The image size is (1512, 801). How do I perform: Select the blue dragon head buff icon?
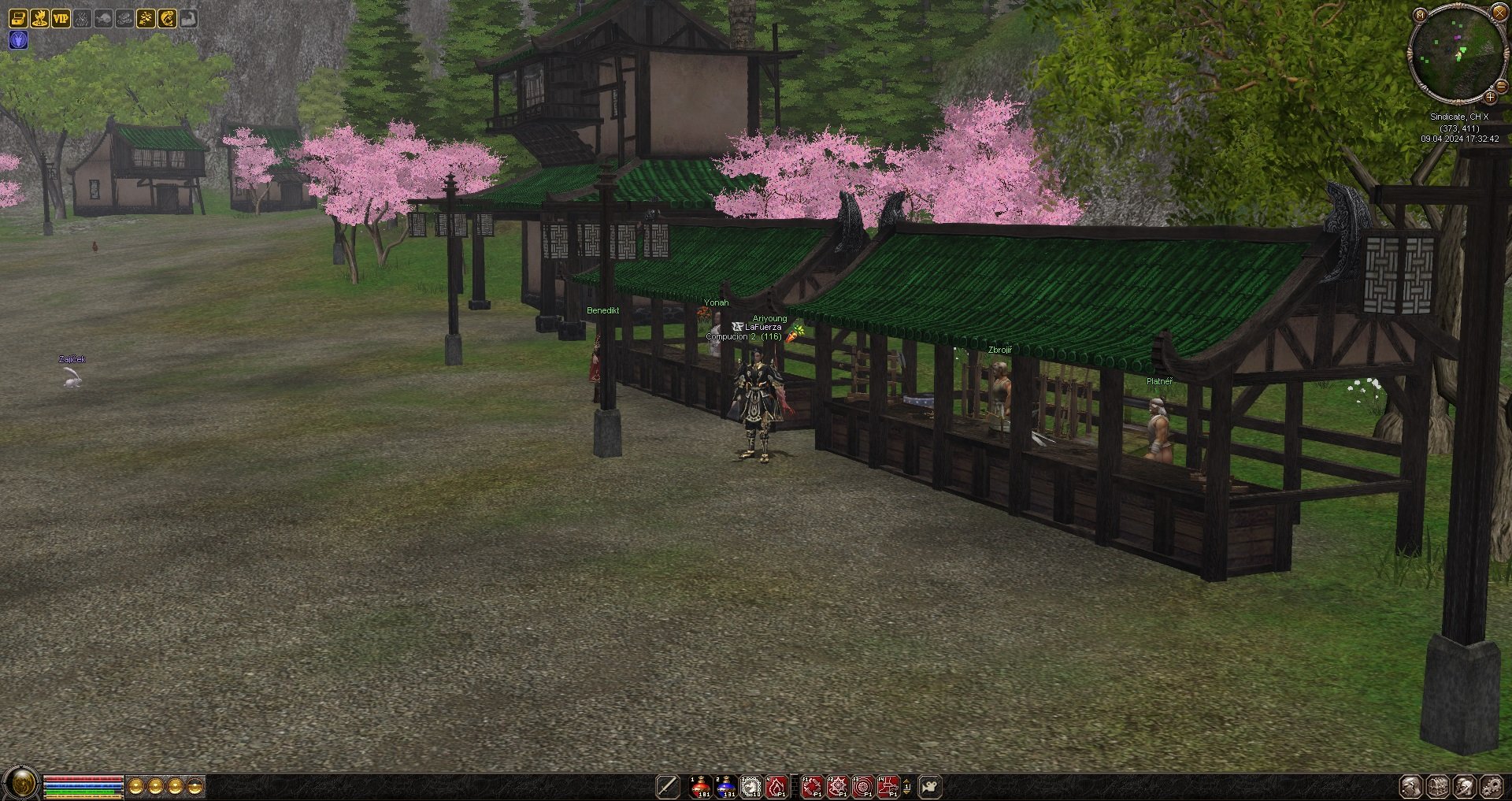pos(18,39)
